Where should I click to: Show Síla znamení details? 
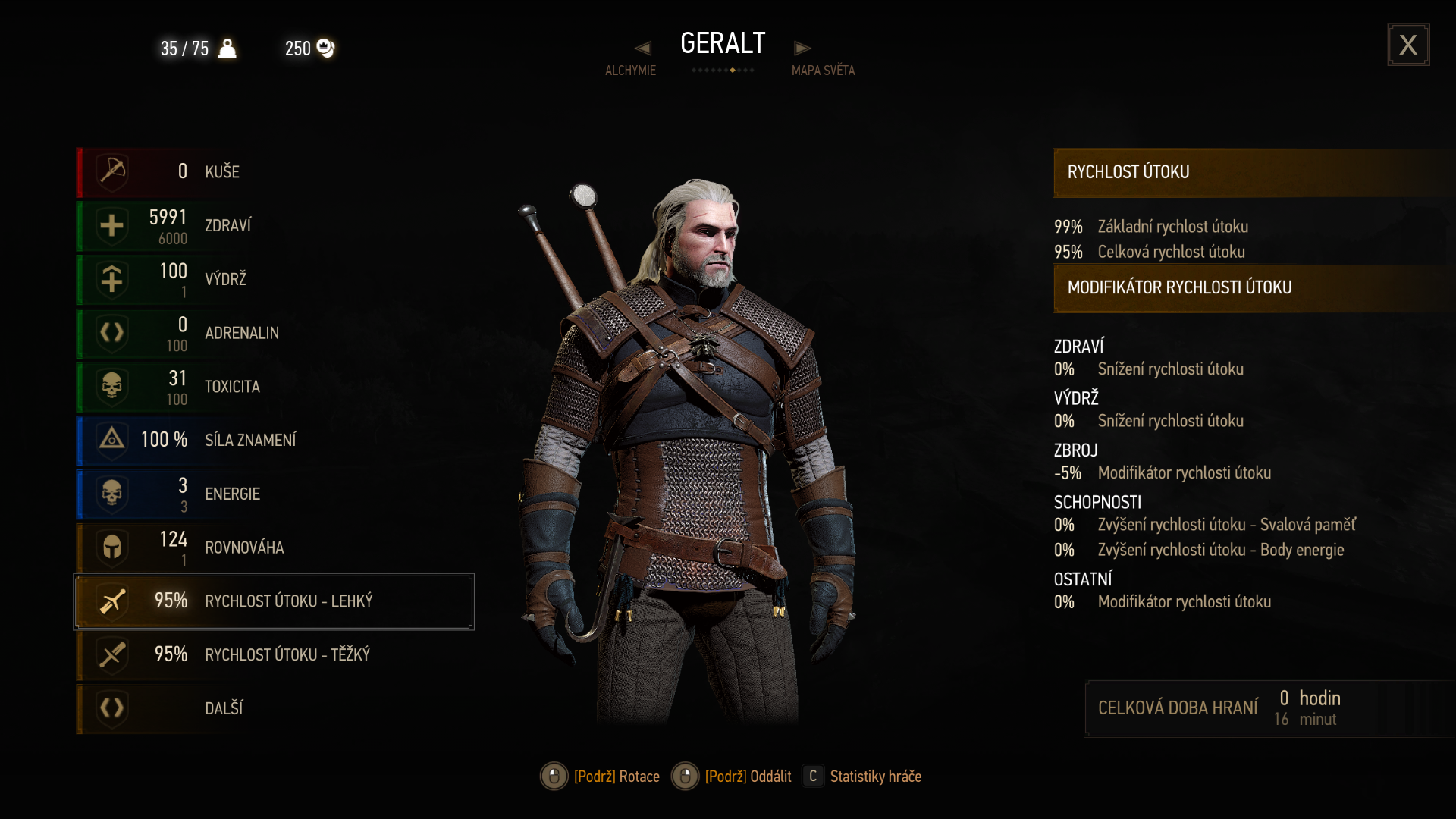pos(273,440)
